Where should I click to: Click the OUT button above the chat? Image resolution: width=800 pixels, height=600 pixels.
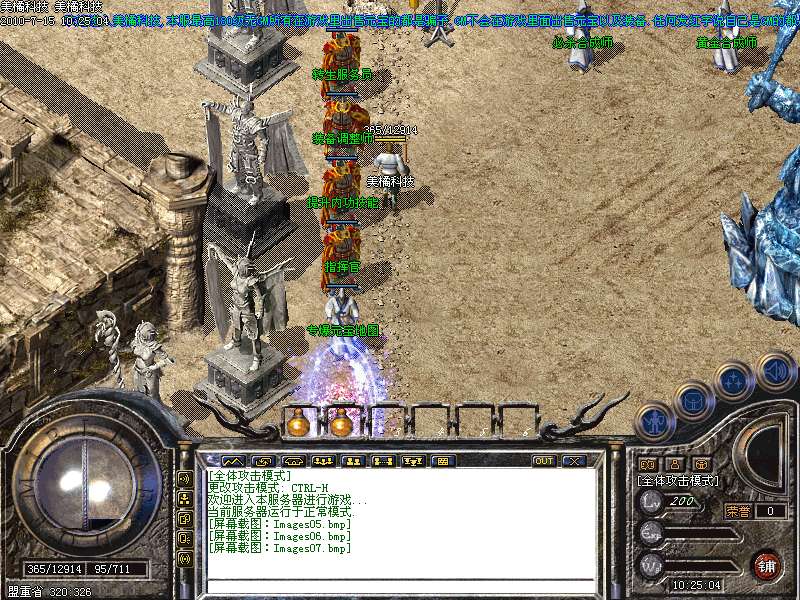[x=544, y=461]
